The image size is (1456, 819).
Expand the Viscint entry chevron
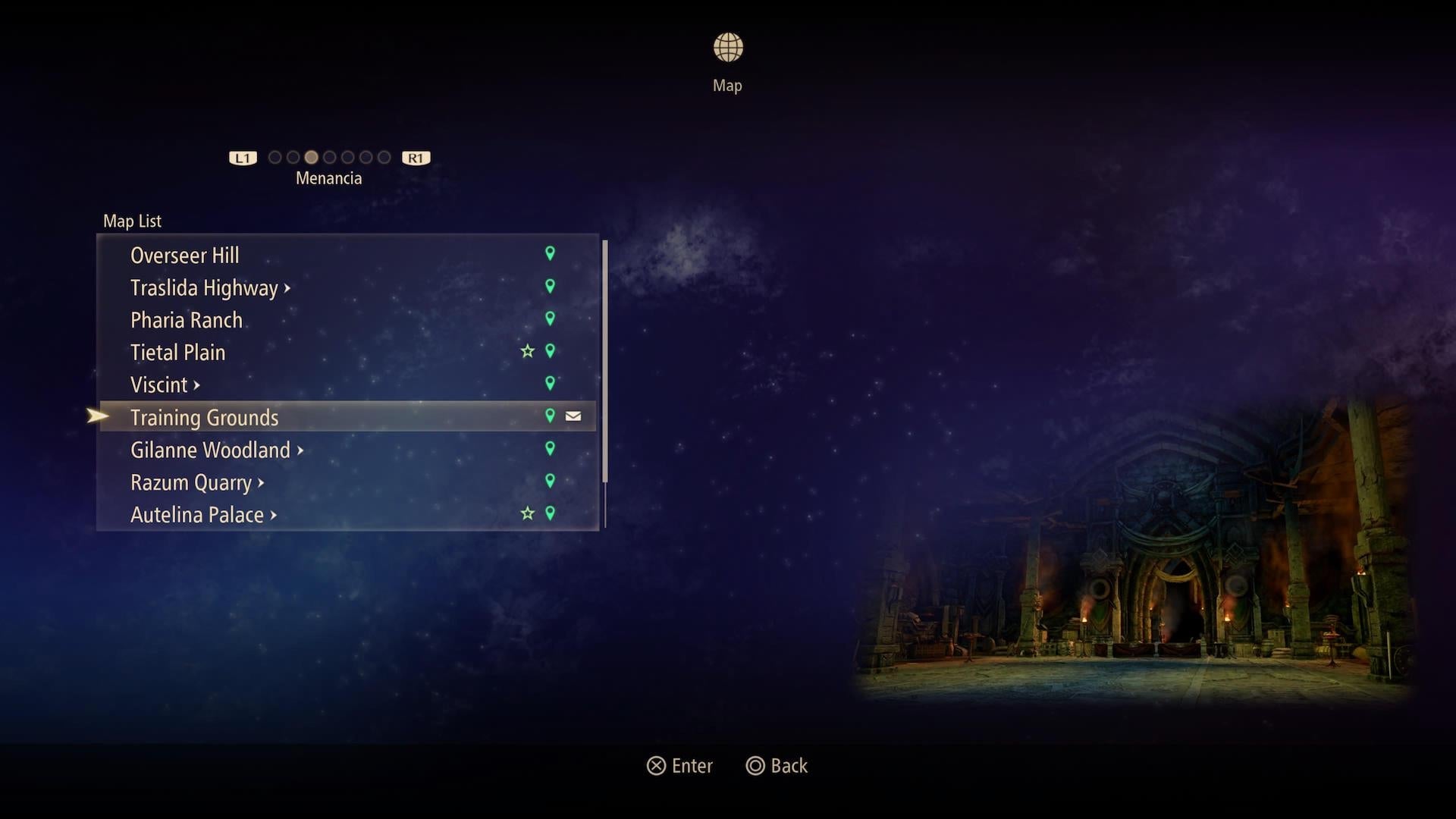197,384
